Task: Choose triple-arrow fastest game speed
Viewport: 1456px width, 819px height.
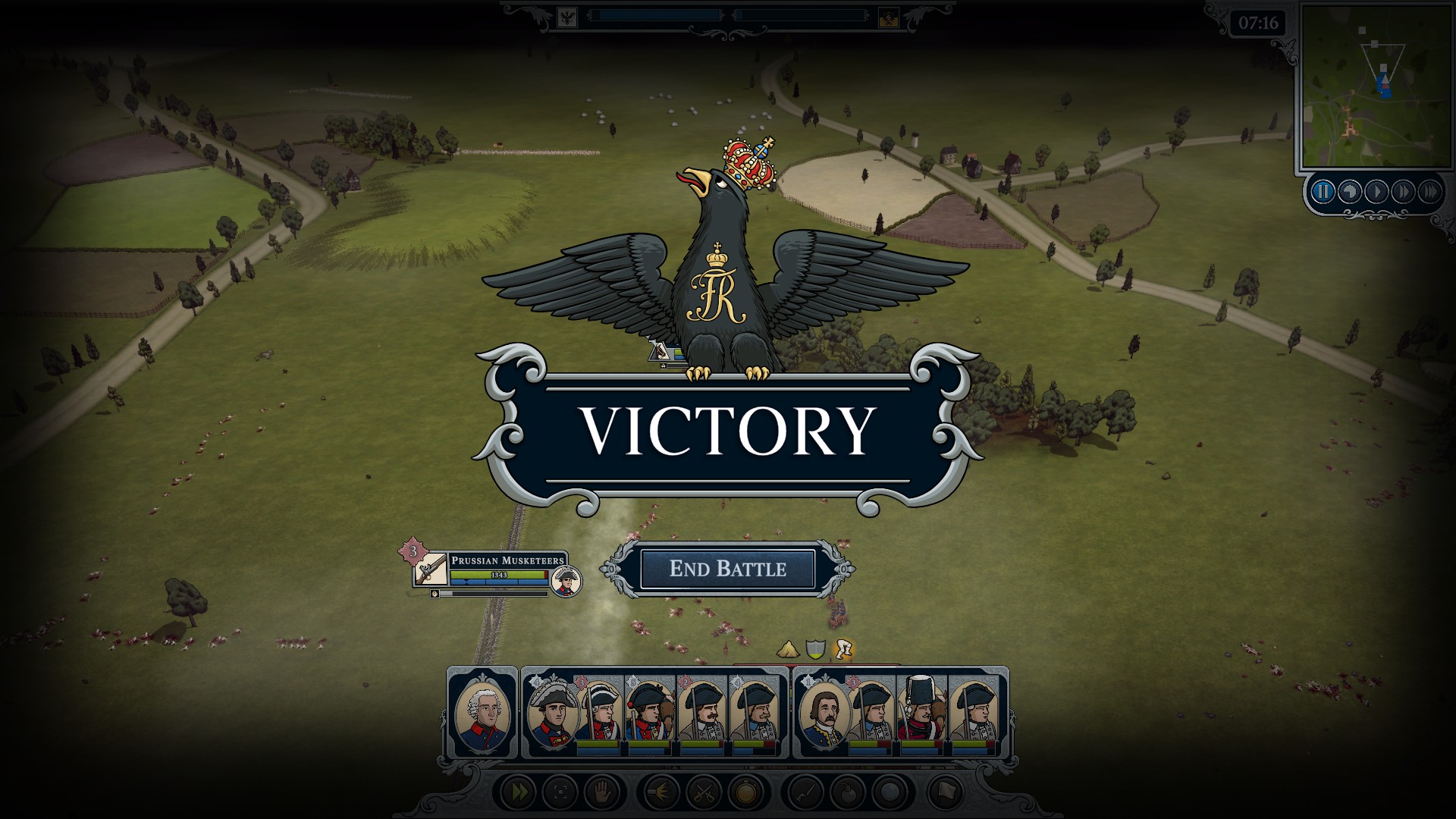Action: pyautogui.click(x=1429, y=192)
